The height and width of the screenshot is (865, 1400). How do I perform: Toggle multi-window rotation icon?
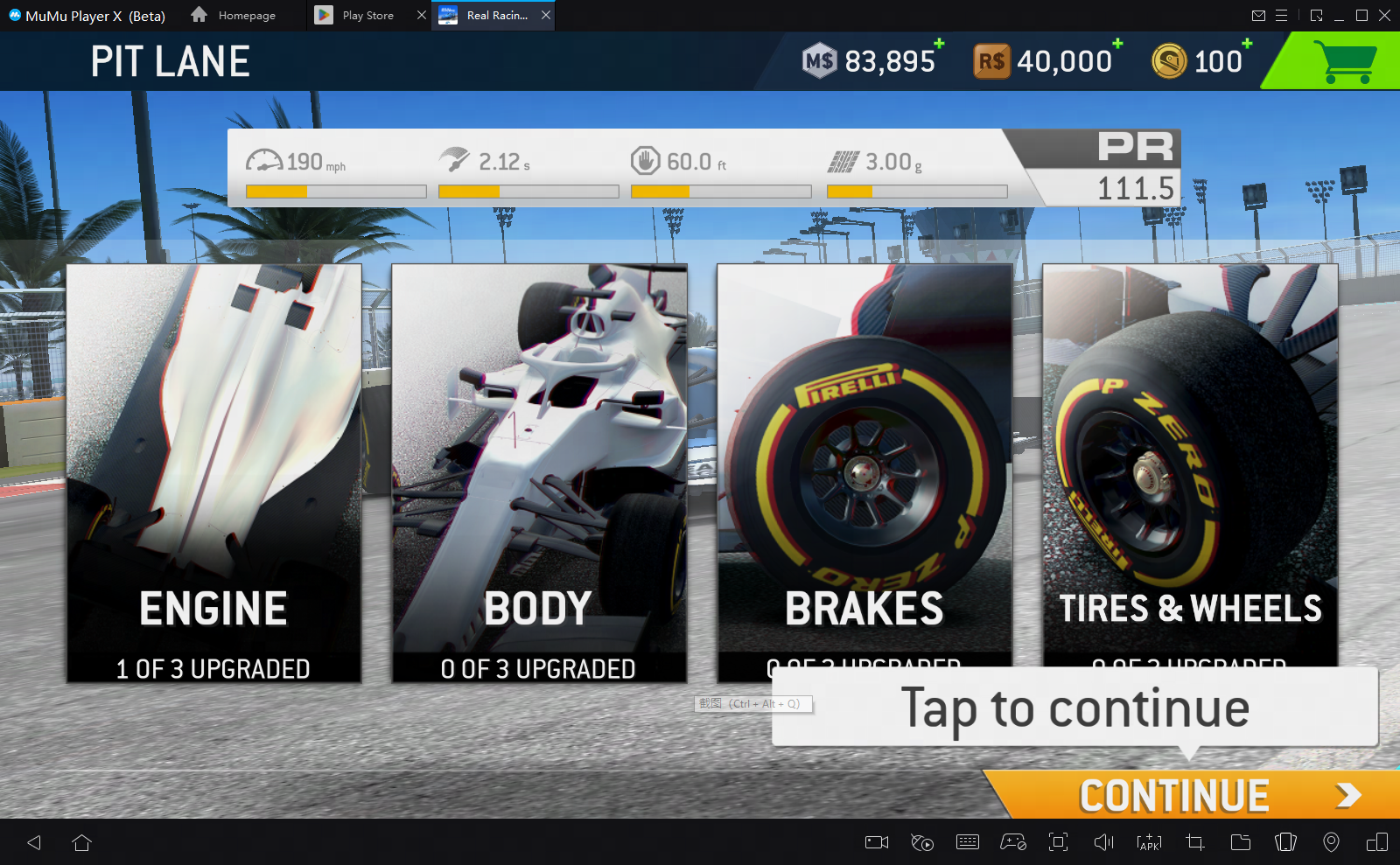pos(1377,842)
